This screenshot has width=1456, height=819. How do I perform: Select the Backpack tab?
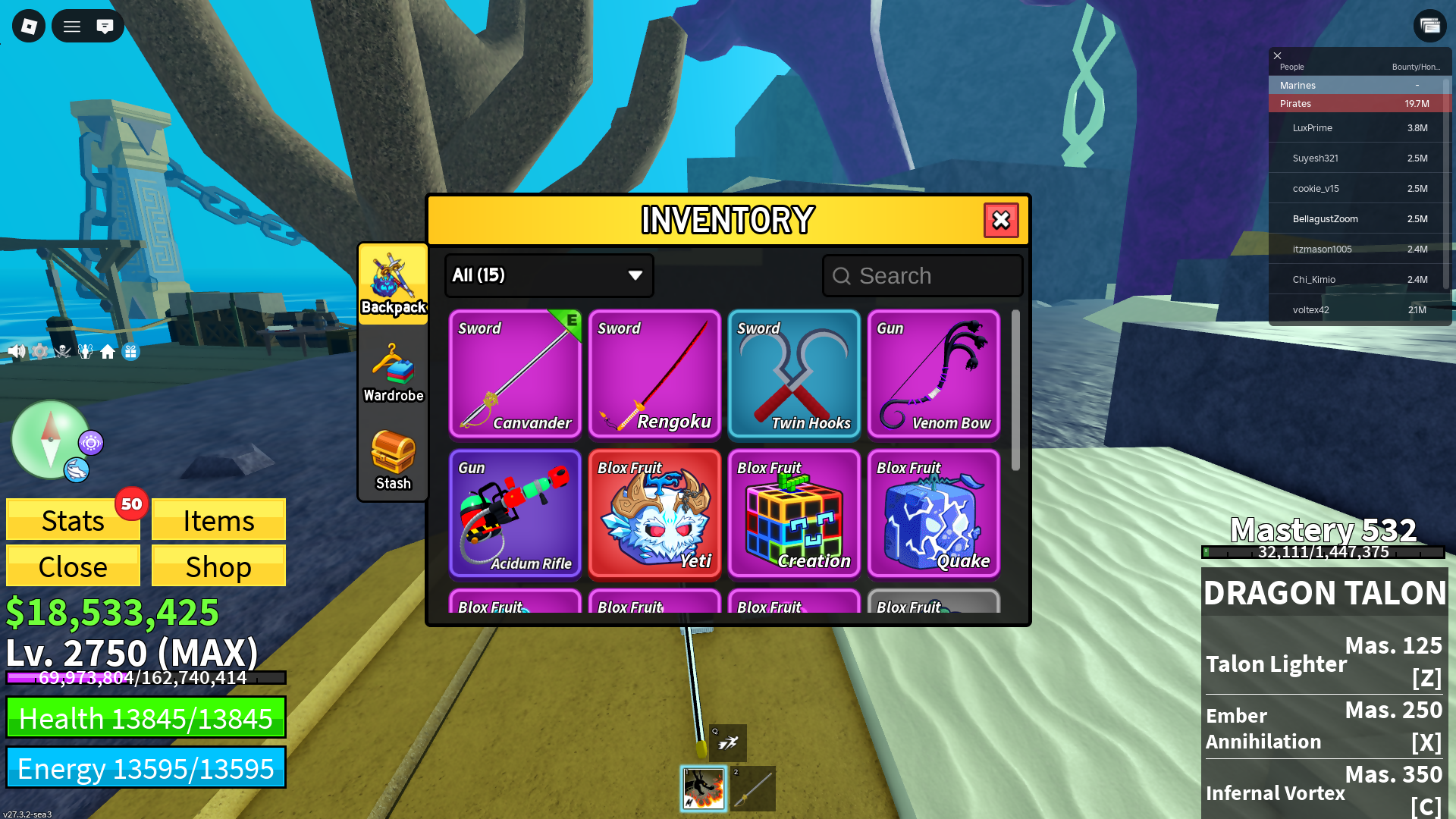(x=393, y=284)
